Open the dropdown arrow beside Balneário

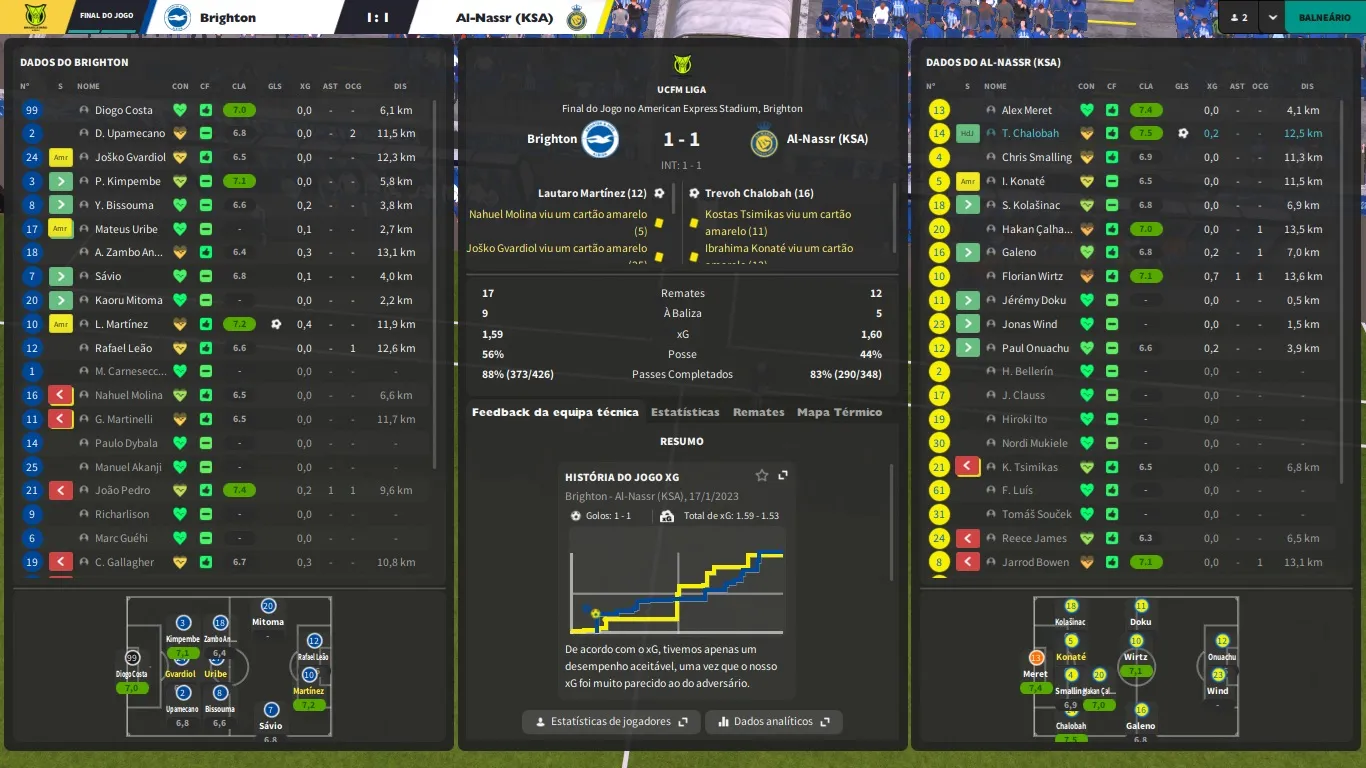(x=1272, y=17)
